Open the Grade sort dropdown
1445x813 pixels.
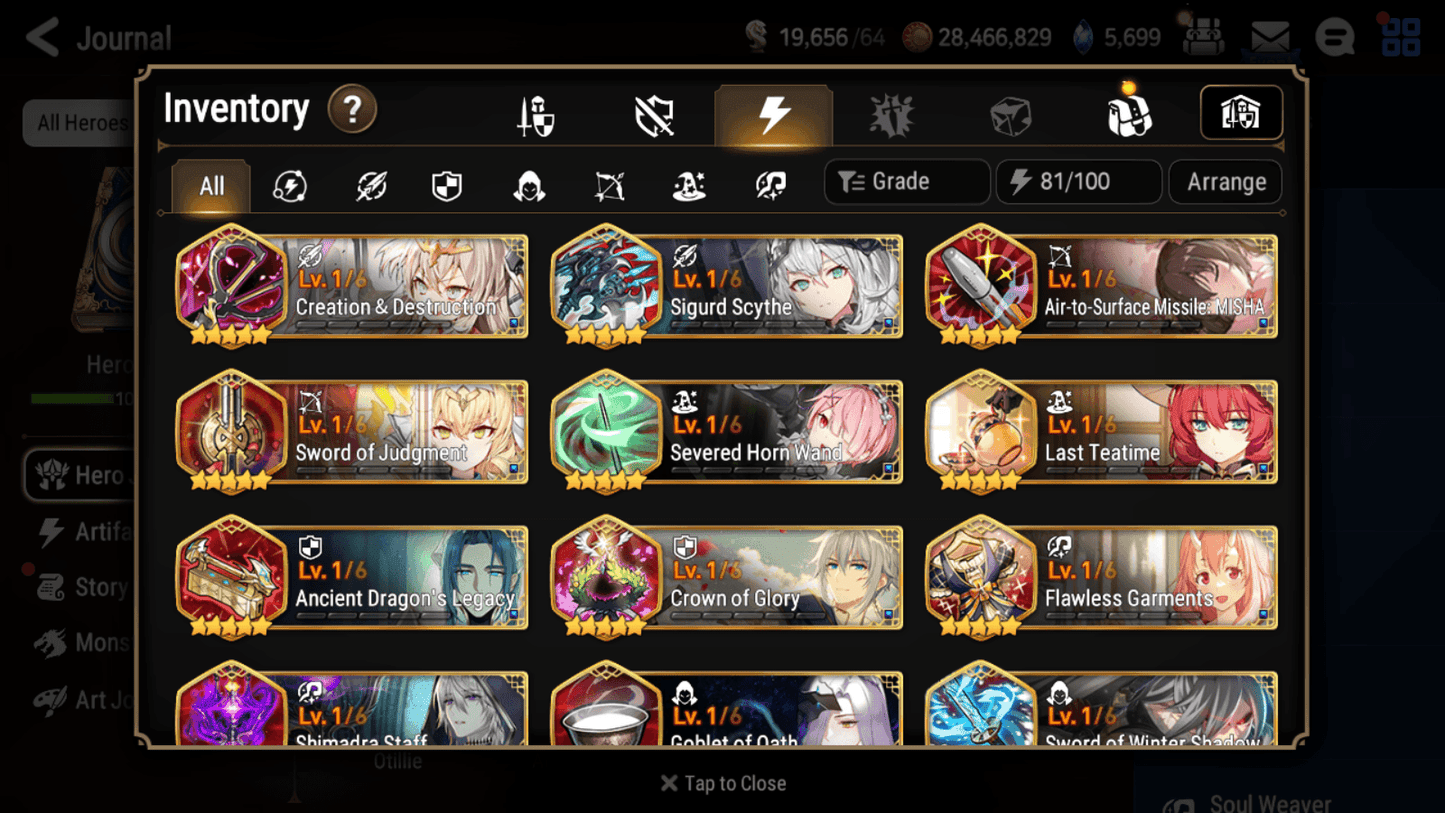(905, 181)
